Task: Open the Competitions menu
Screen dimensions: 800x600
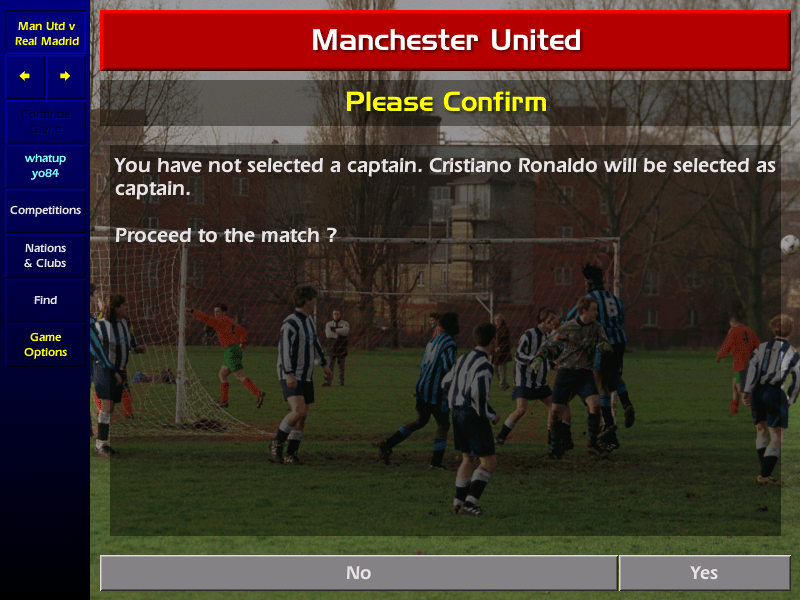Action: (46, 211)
